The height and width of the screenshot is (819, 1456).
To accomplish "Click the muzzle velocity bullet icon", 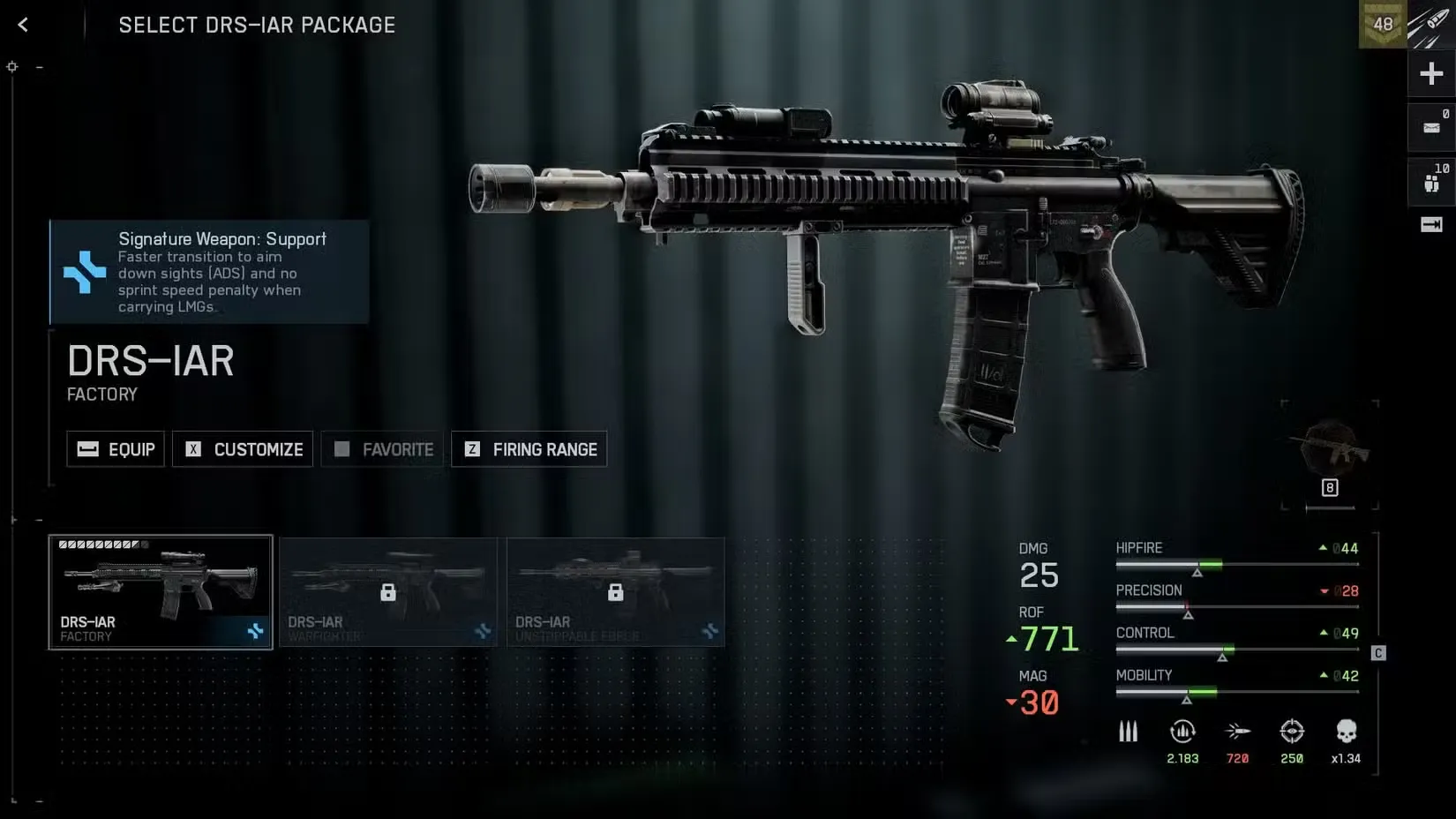I will pos(1238,732).
